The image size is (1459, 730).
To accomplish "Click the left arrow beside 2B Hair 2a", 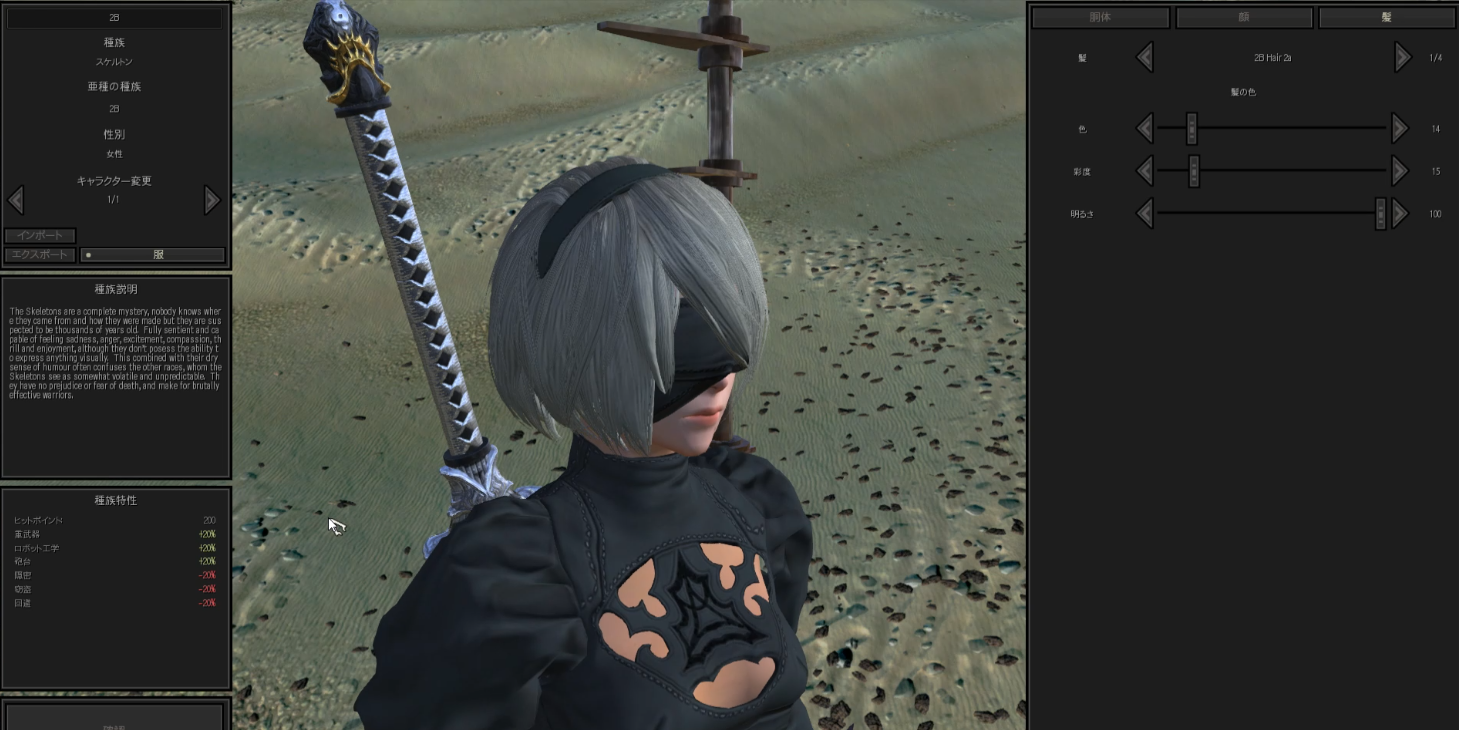I will (x=1145, y=57).
